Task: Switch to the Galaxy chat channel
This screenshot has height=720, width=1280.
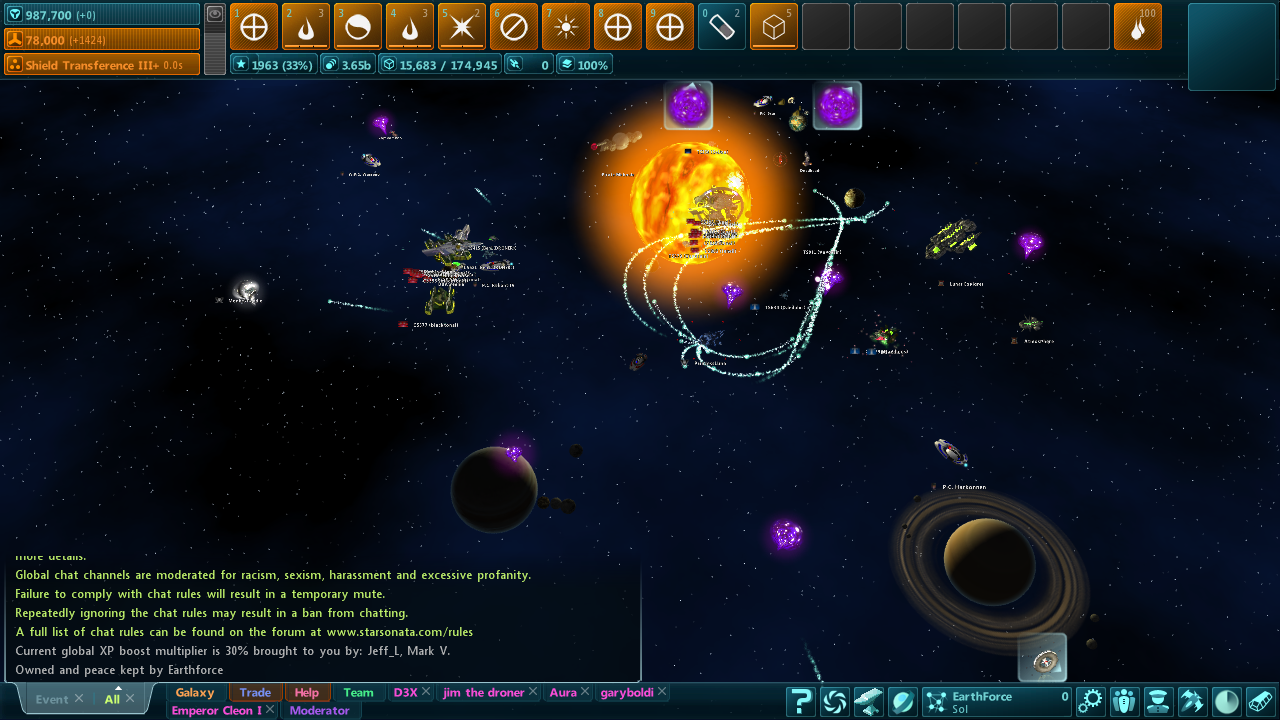Action: coord(195,692)
